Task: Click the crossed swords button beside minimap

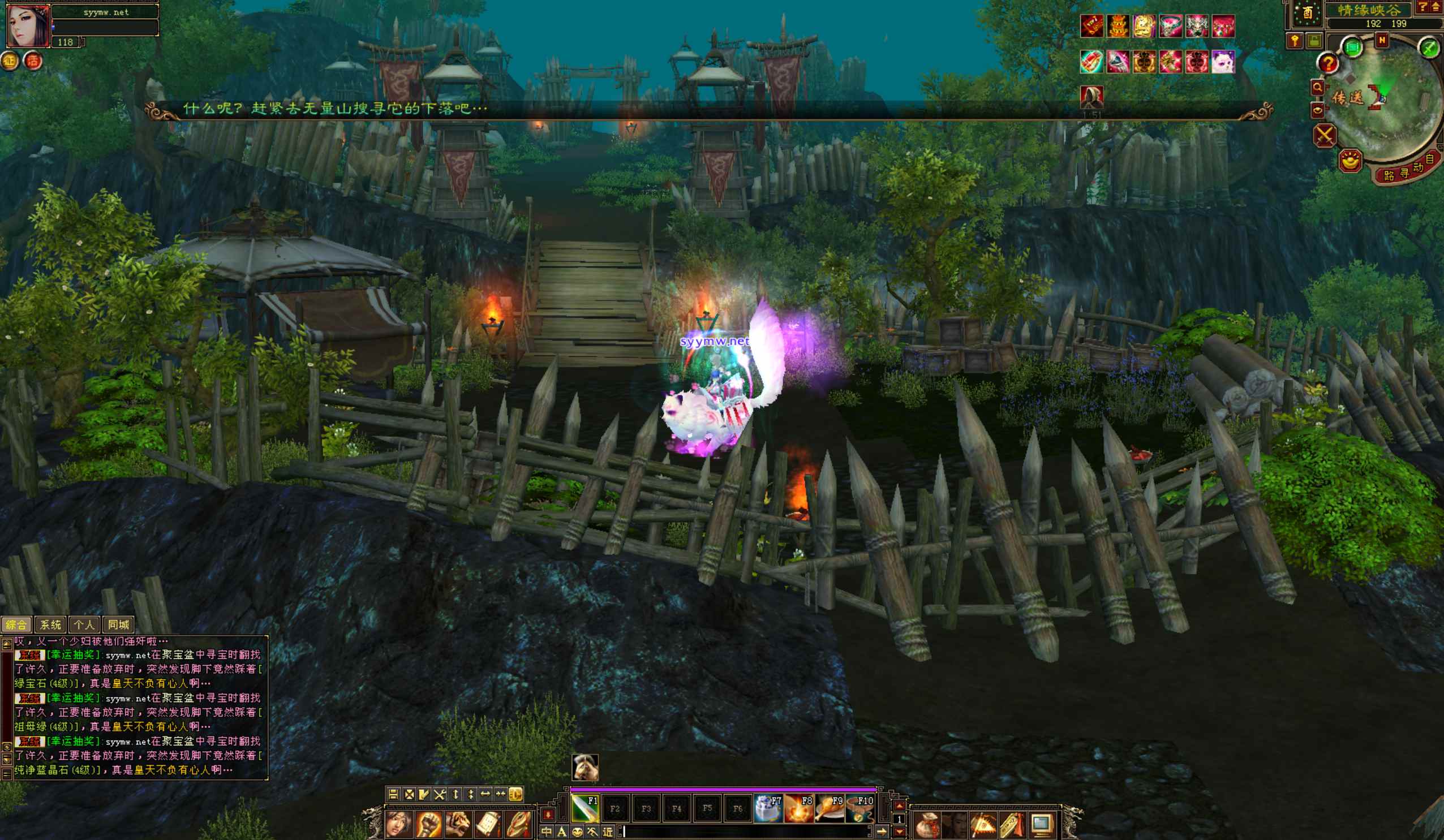Action: pos(1325,136)
